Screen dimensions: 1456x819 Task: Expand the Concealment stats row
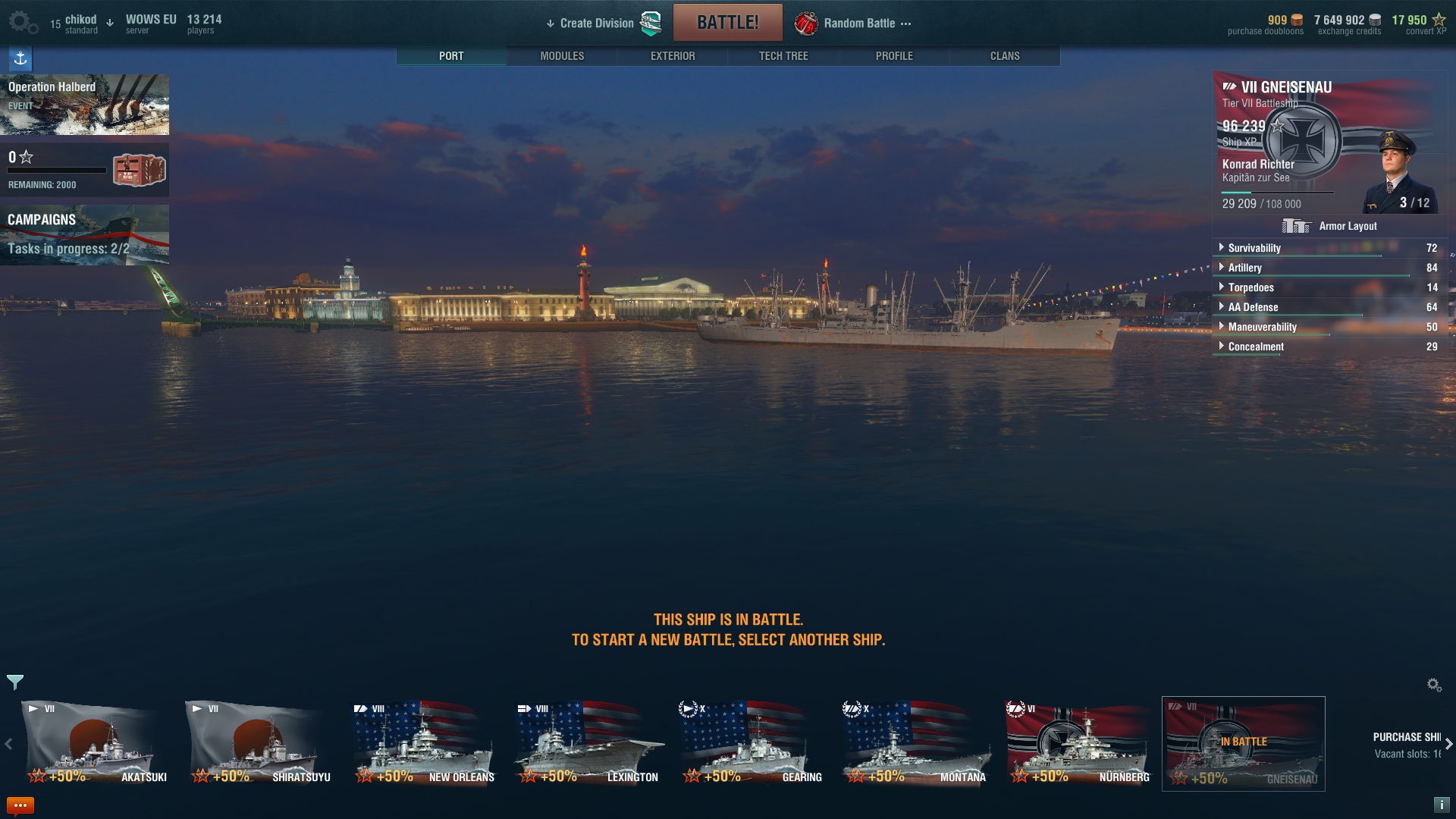[x=1256, y=347]
